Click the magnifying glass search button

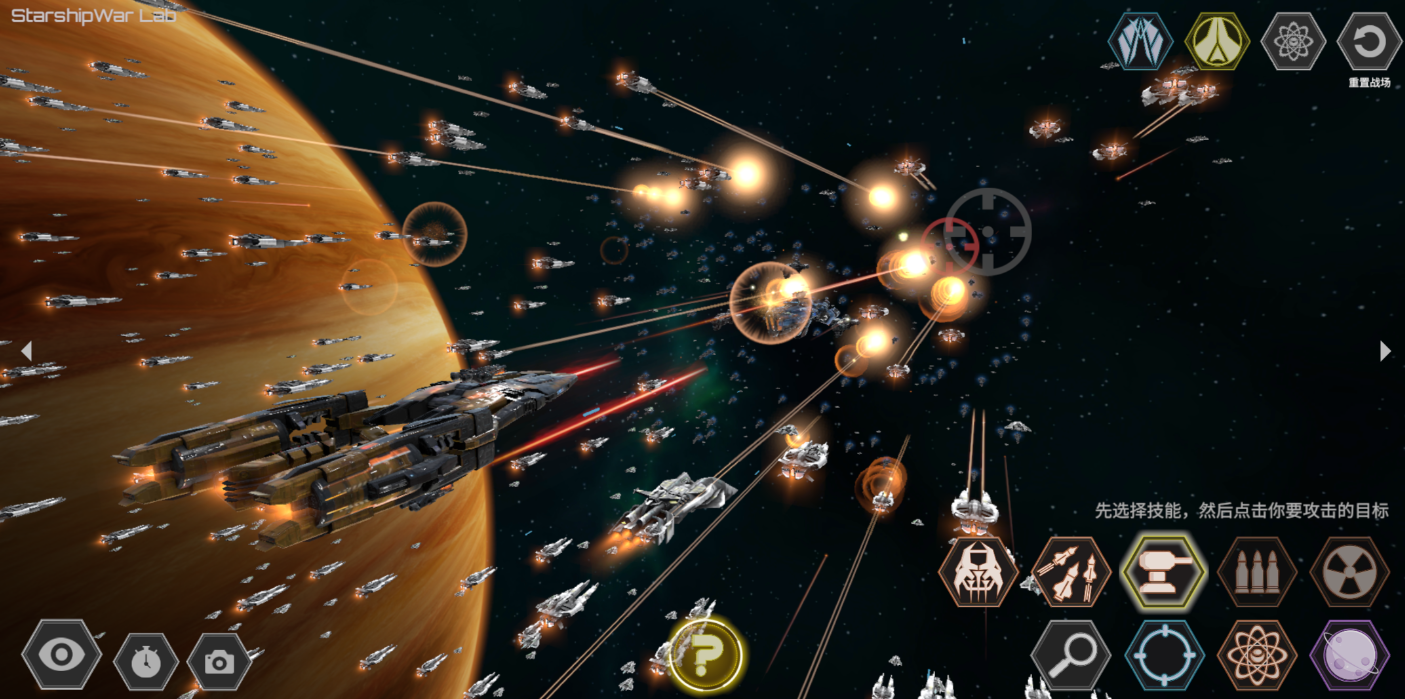pyautogui.click(x=1071, y=656)
